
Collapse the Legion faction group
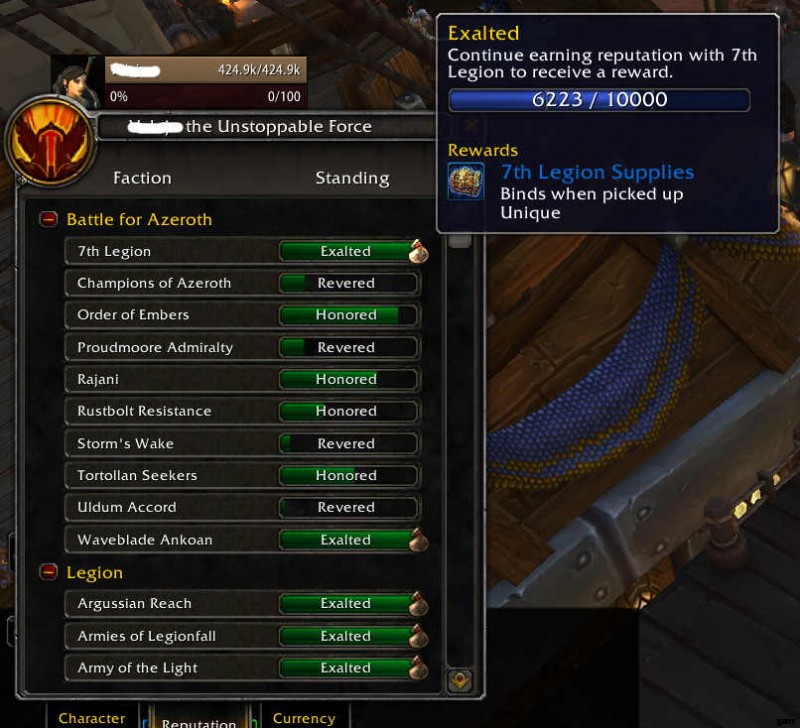pyautogui.click(x=48, y=572)
